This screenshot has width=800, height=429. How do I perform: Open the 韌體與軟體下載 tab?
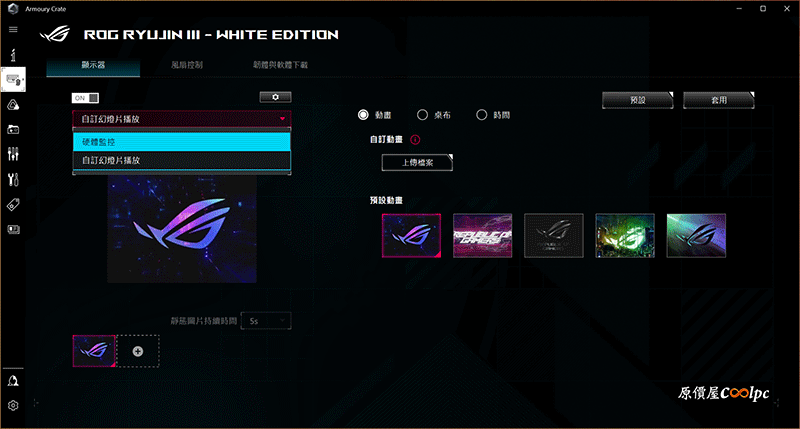pyautogui.click(x=280, y=65)
